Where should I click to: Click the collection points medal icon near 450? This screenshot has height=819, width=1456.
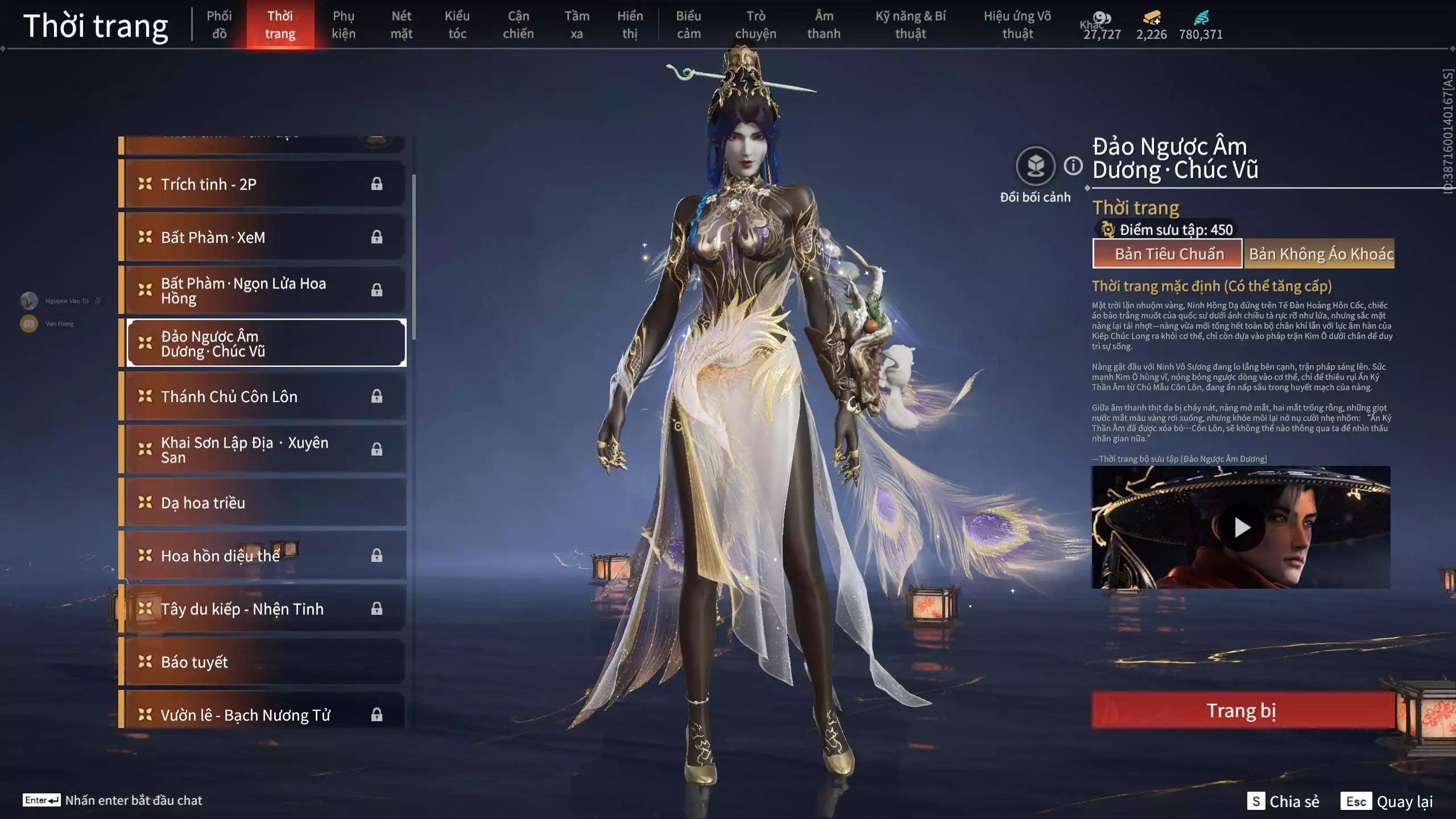(x=1108, y=230)
